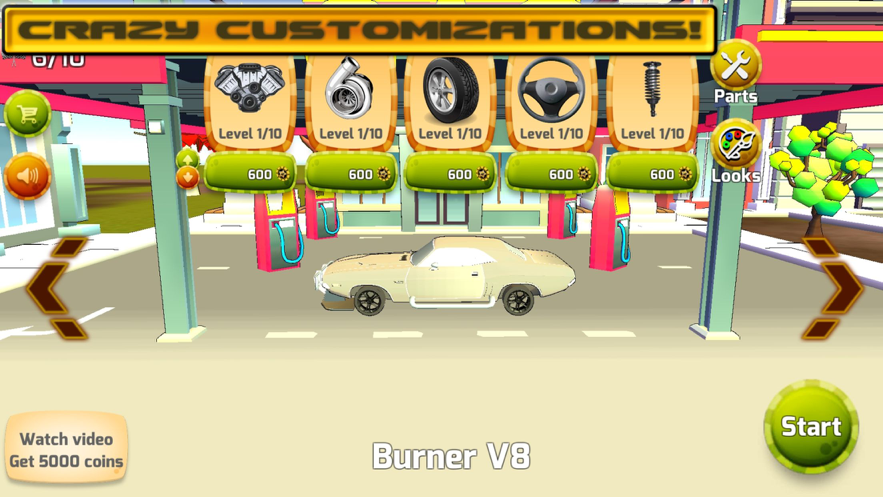This screenshot has height=497, width=883.
Task: Buy turbocharger upgrade for 600
Action: [x=351, y=174]
